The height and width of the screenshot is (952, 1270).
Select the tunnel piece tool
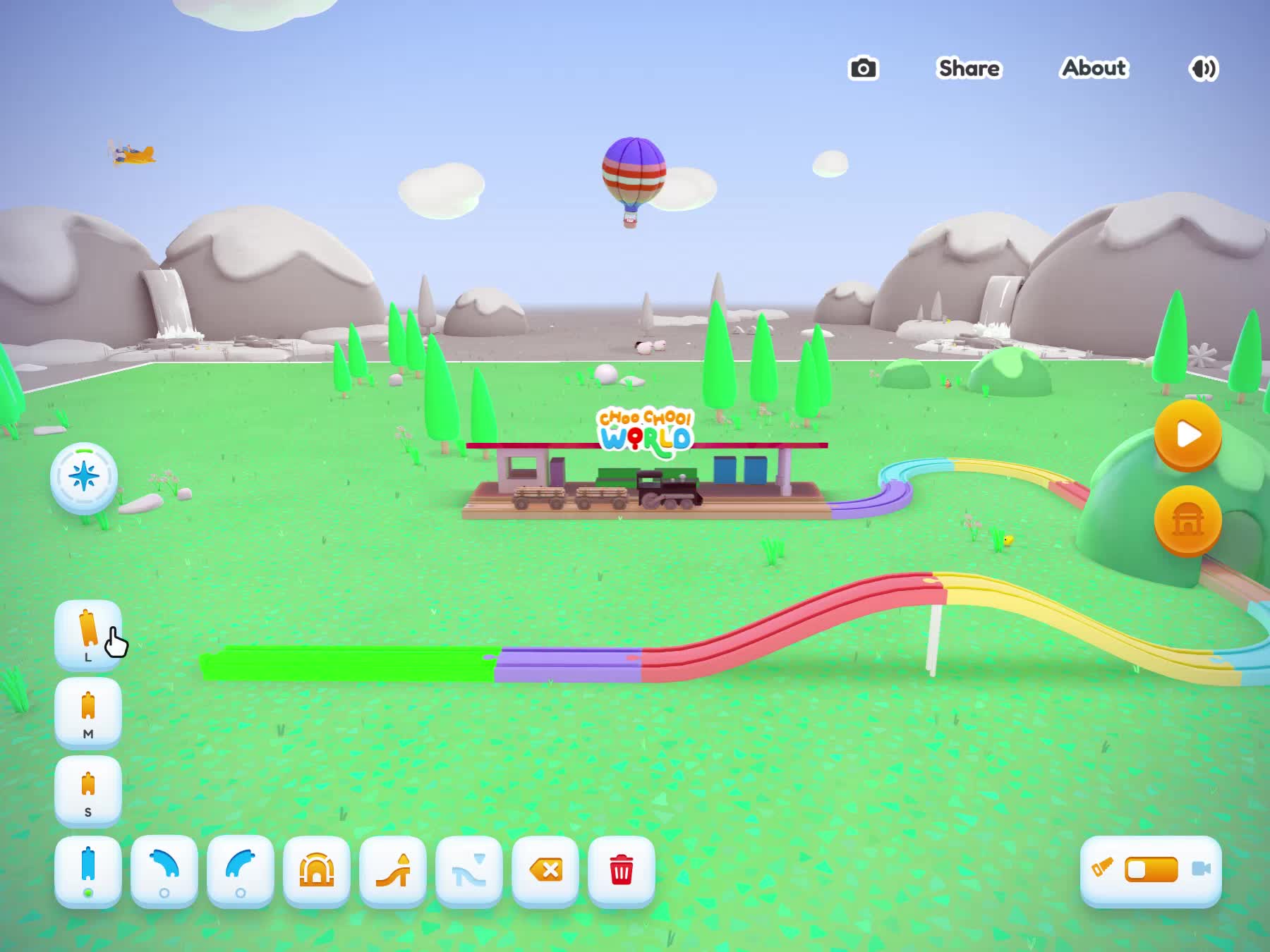pyautogui.click(x=317, y=870)
